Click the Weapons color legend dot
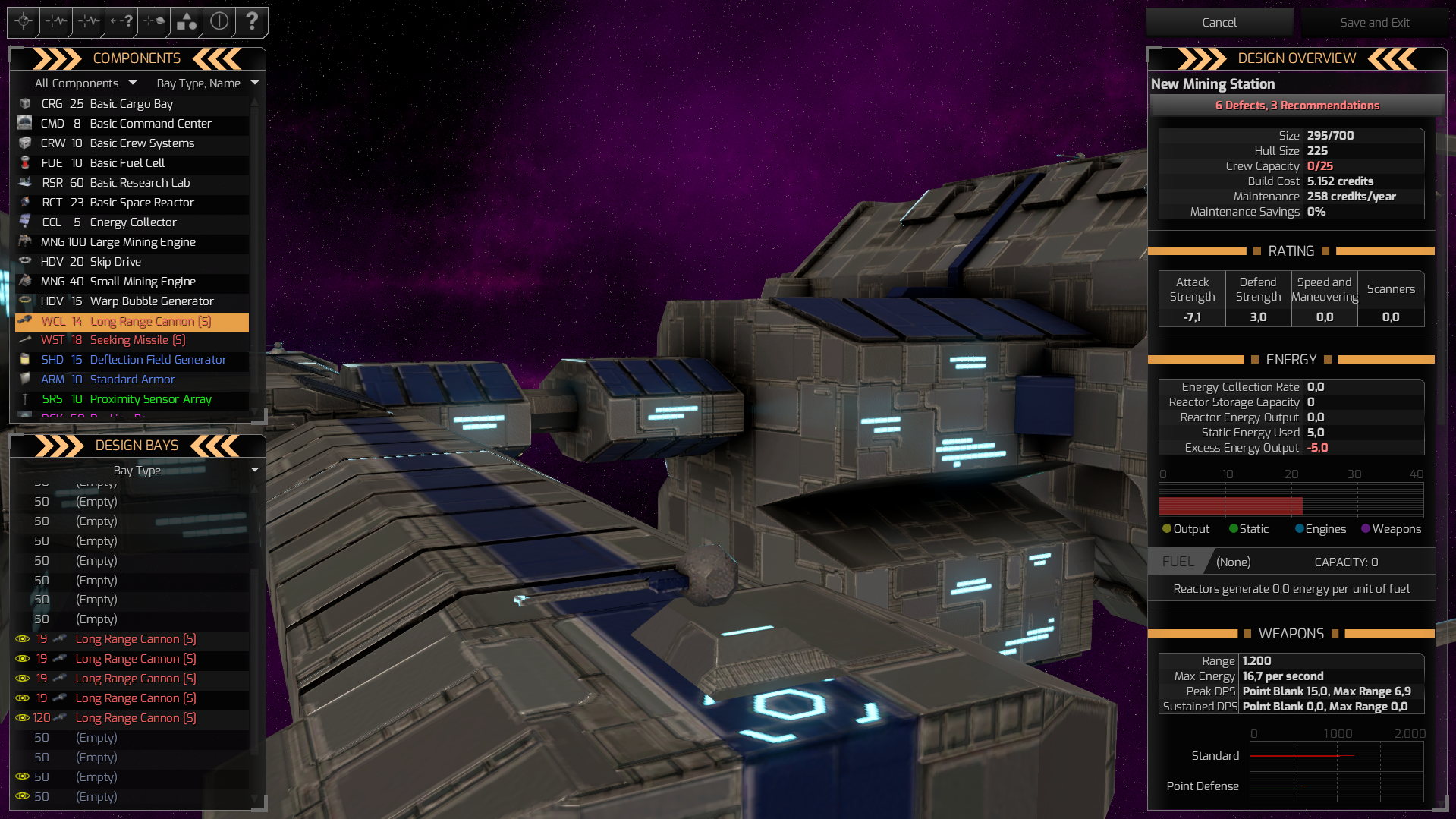 pos(1366,528)
